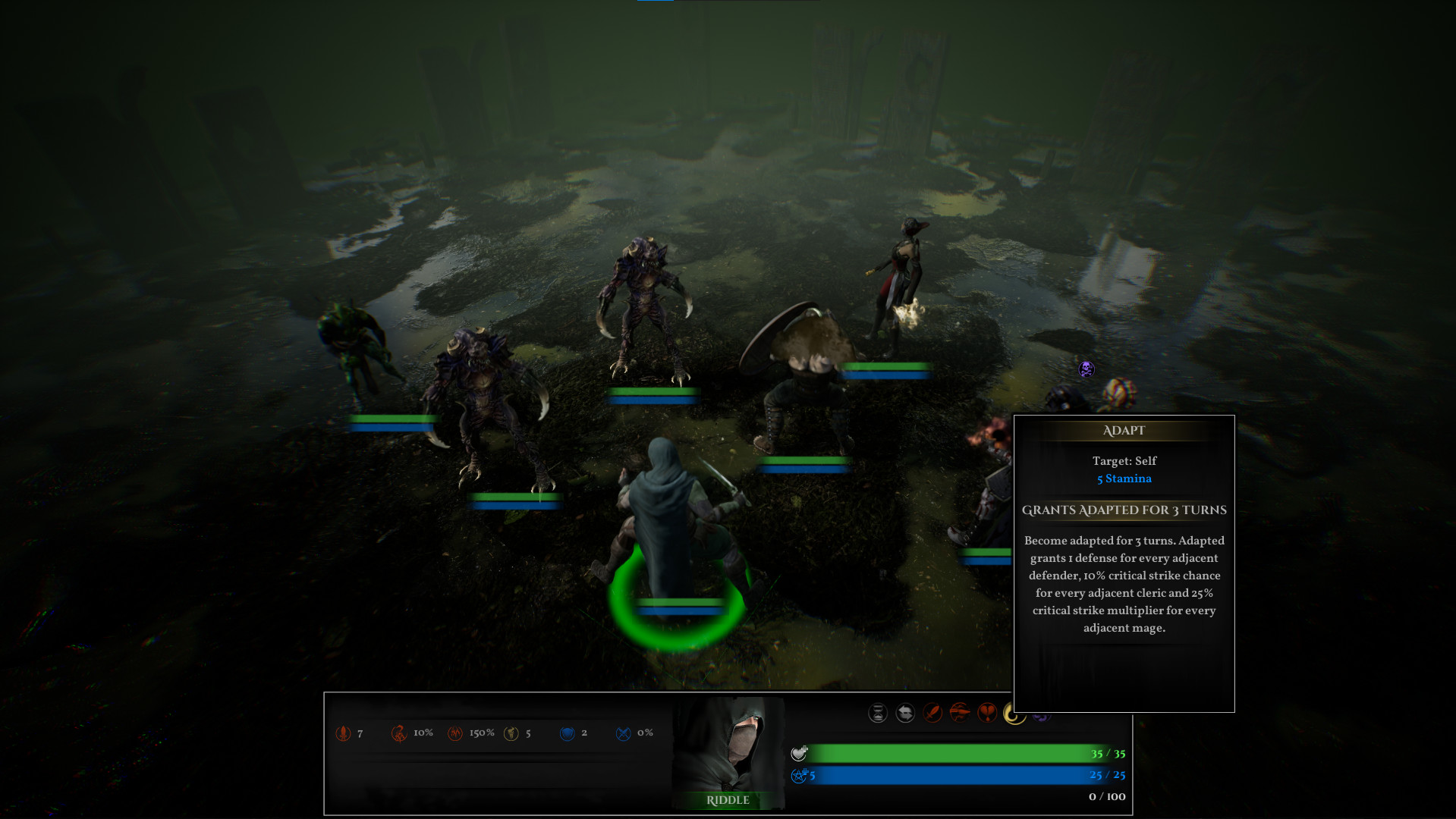The width and height of the screenshot is (1456, 819).
Task: Click the pentagram icon beside the stamina bar
Action: pos(800,775)
